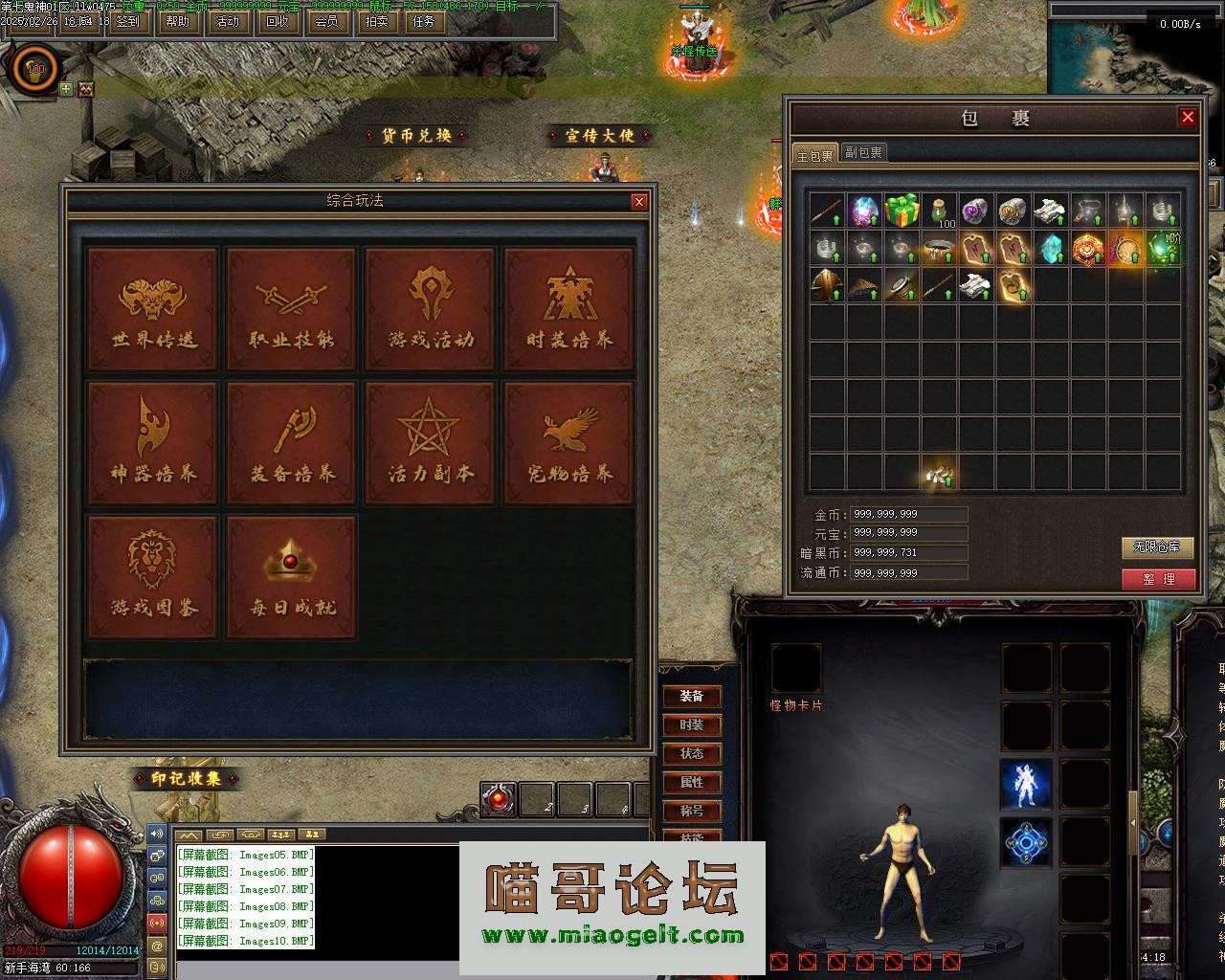Open the 时装培养 costume training tile
The image size is (1225, 980).
click(x=569, y=309)
